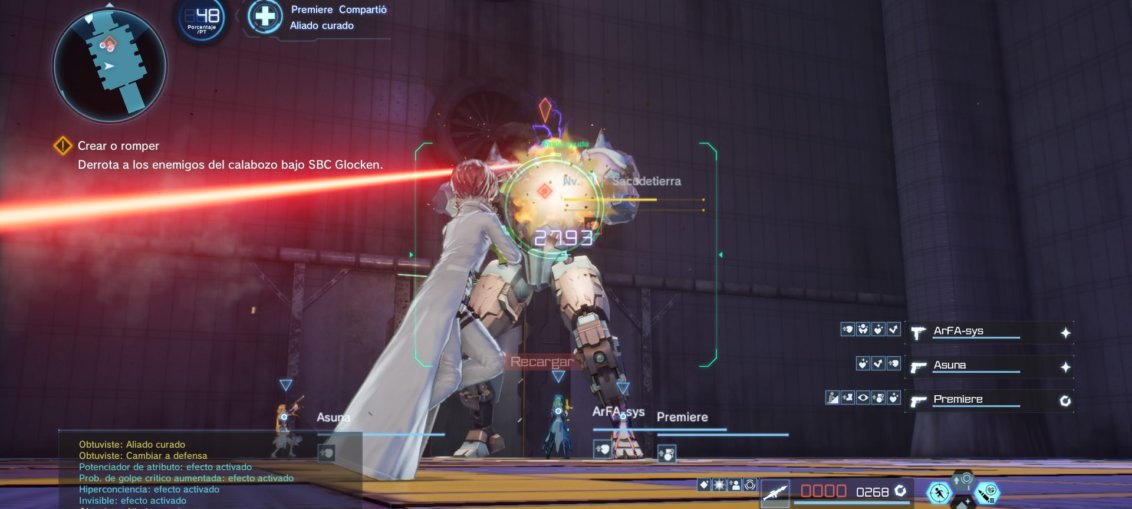Use the bullet gadget skill hexagon
The image size is (1132, 509).
coord(987,492)
